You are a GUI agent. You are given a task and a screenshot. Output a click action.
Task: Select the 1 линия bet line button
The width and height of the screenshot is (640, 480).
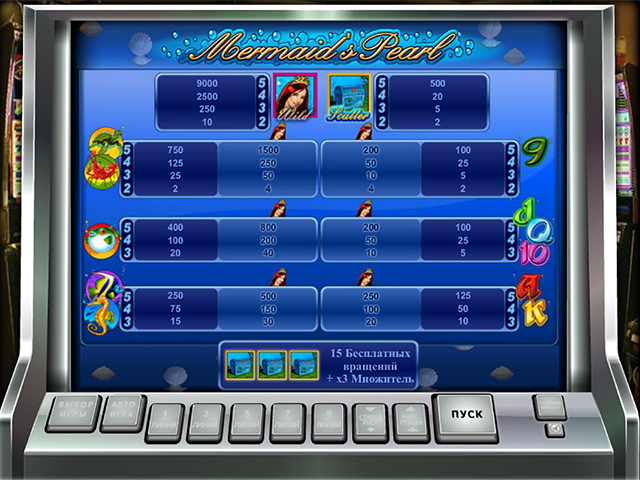[x=164, y=422]
